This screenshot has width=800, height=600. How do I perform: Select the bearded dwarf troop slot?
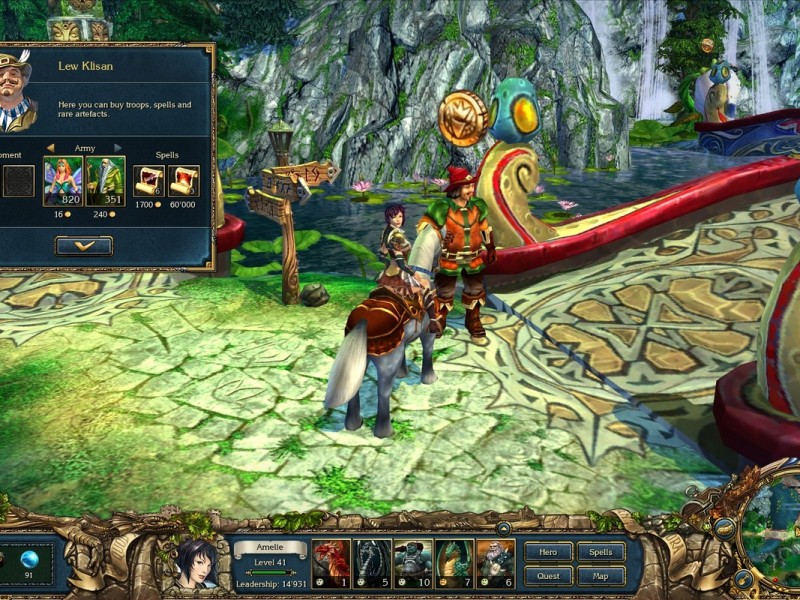point(495,563)
